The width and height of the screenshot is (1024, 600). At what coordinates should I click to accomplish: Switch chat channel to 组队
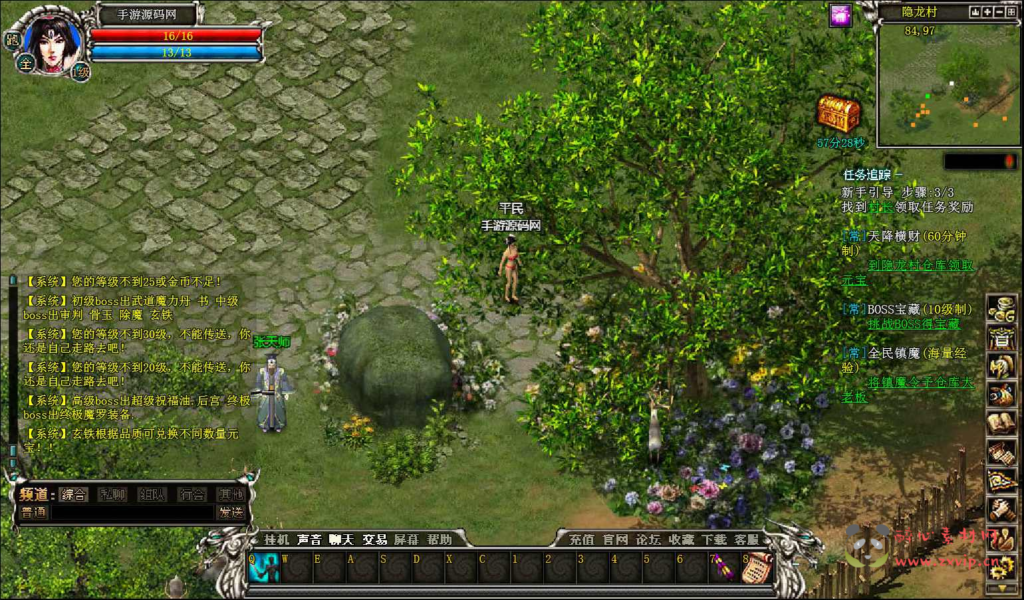click(151, 494)
